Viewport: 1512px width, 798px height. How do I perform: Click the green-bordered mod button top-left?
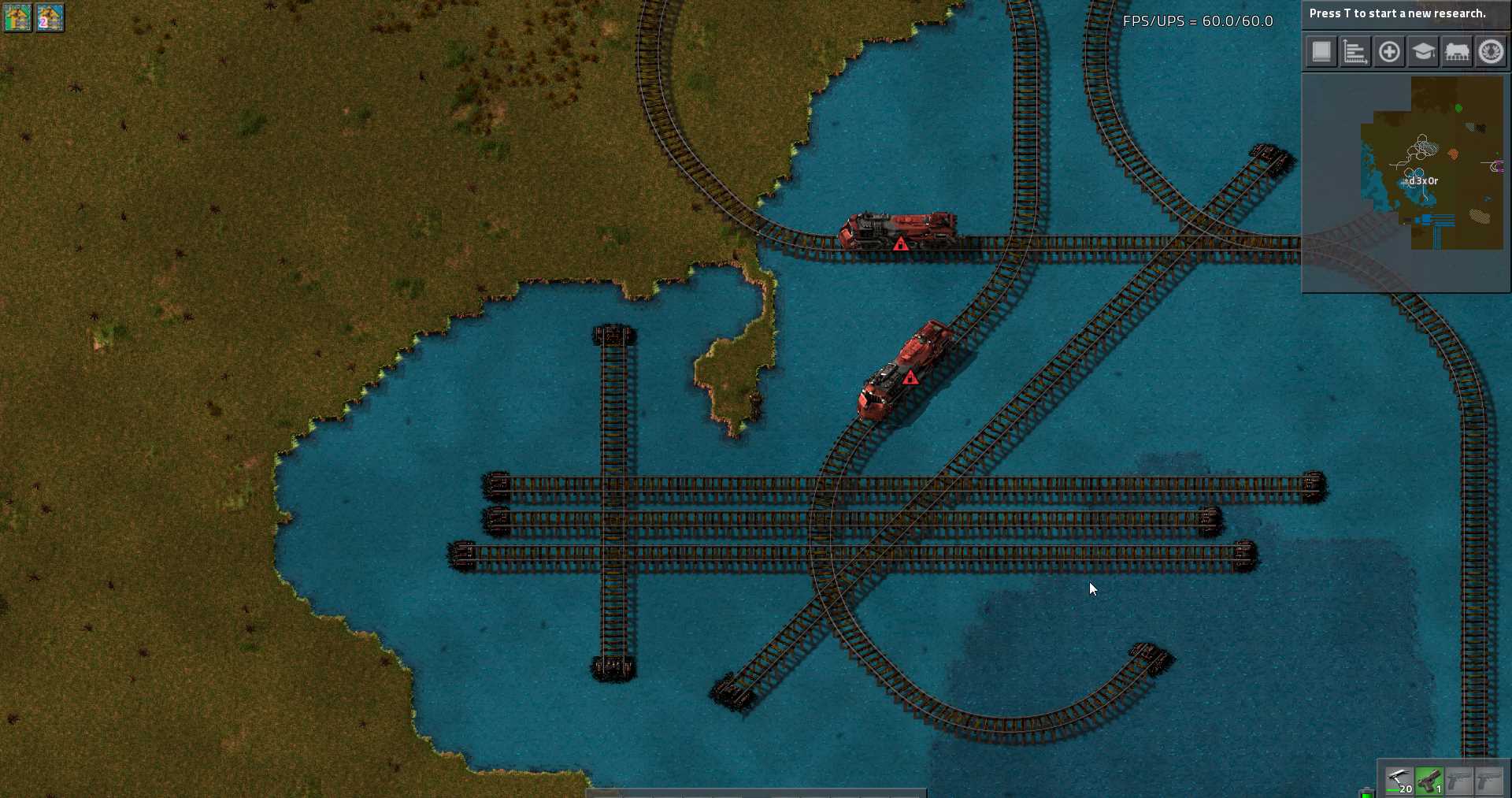point(17,17)
